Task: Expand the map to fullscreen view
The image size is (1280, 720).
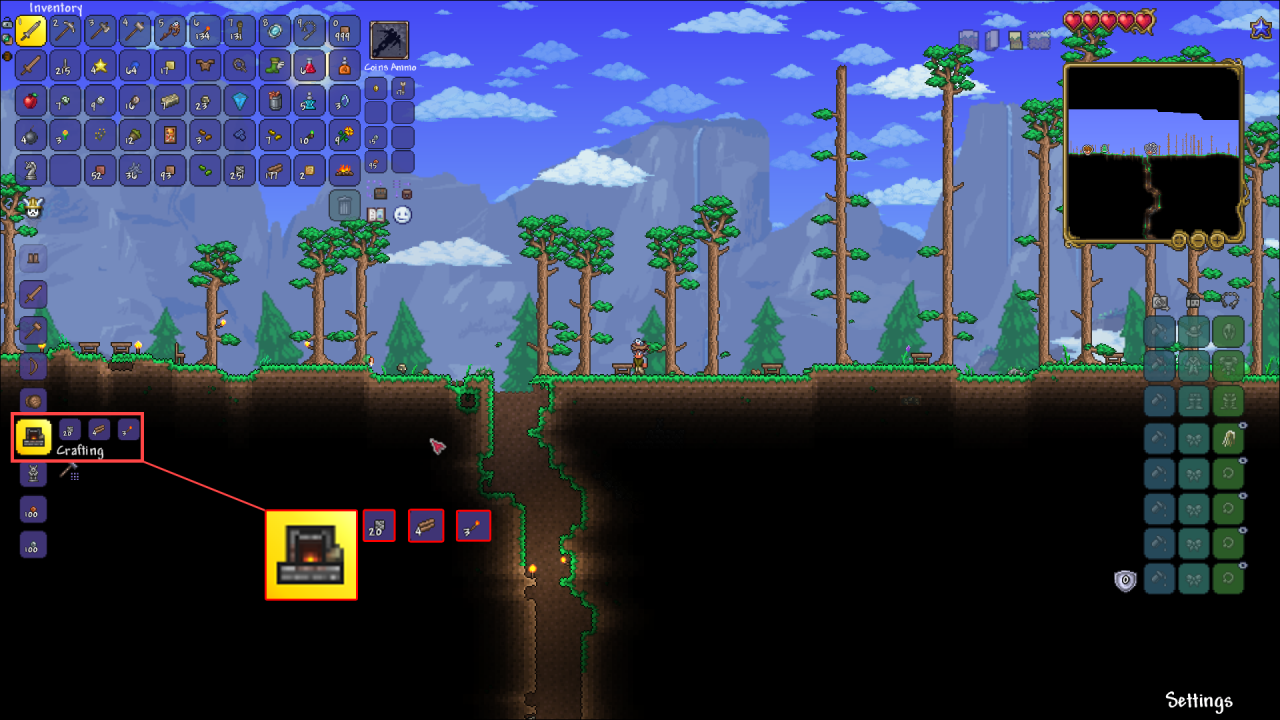Action: tap(1178, 240)
